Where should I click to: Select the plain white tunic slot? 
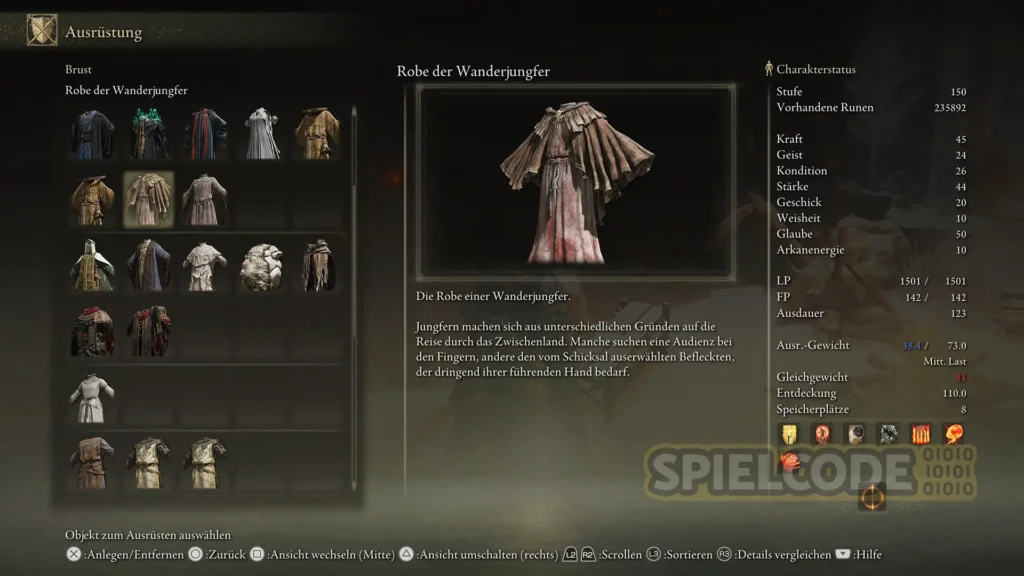[x=92, y=397]
